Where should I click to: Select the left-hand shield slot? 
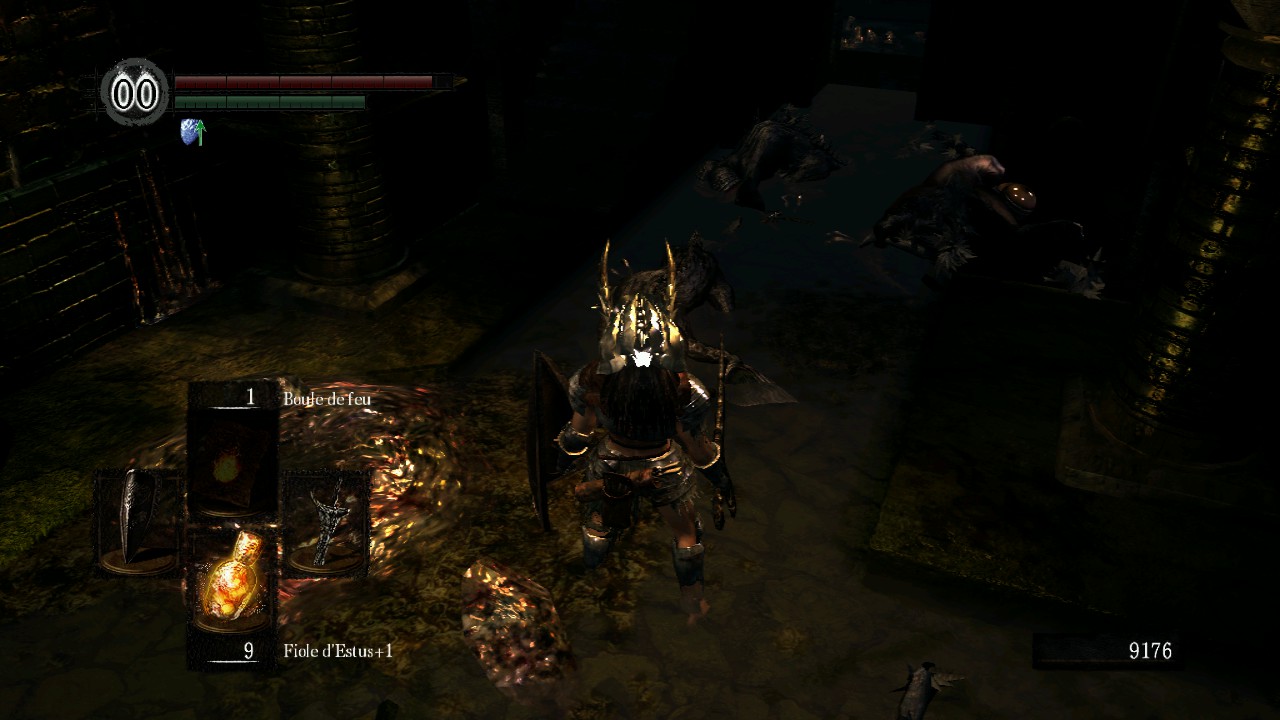[139, 522]
